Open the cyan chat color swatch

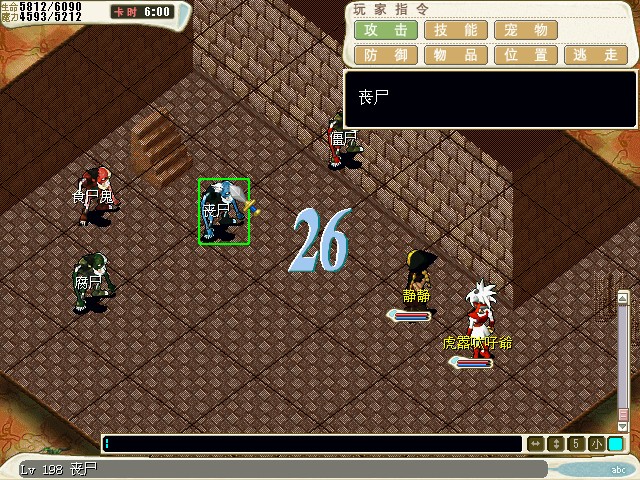tap(616, 443)
